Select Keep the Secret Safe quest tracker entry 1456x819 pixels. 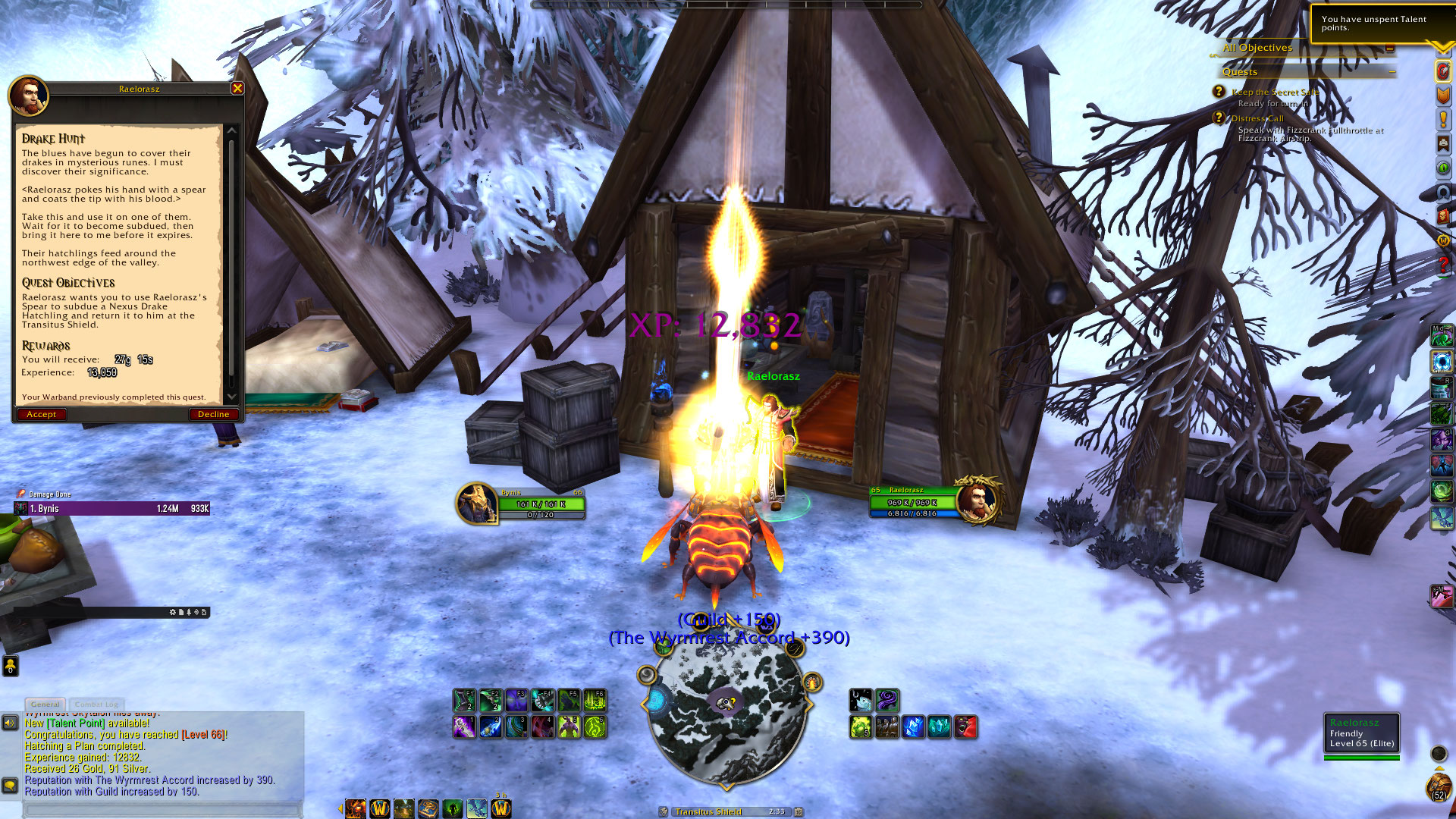tap(1275, 93)
